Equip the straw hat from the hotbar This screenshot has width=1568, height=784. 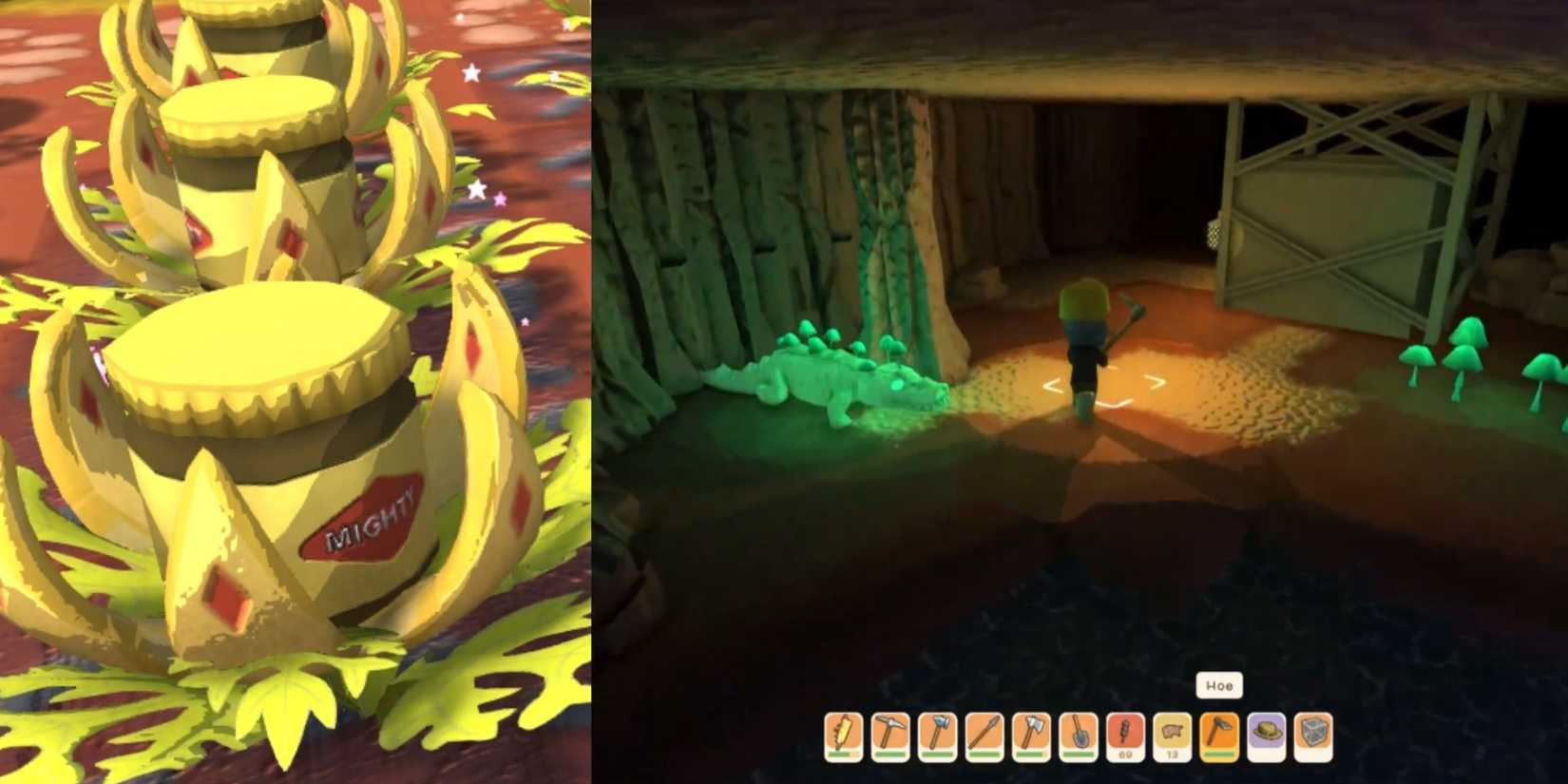coord(1269,732)
